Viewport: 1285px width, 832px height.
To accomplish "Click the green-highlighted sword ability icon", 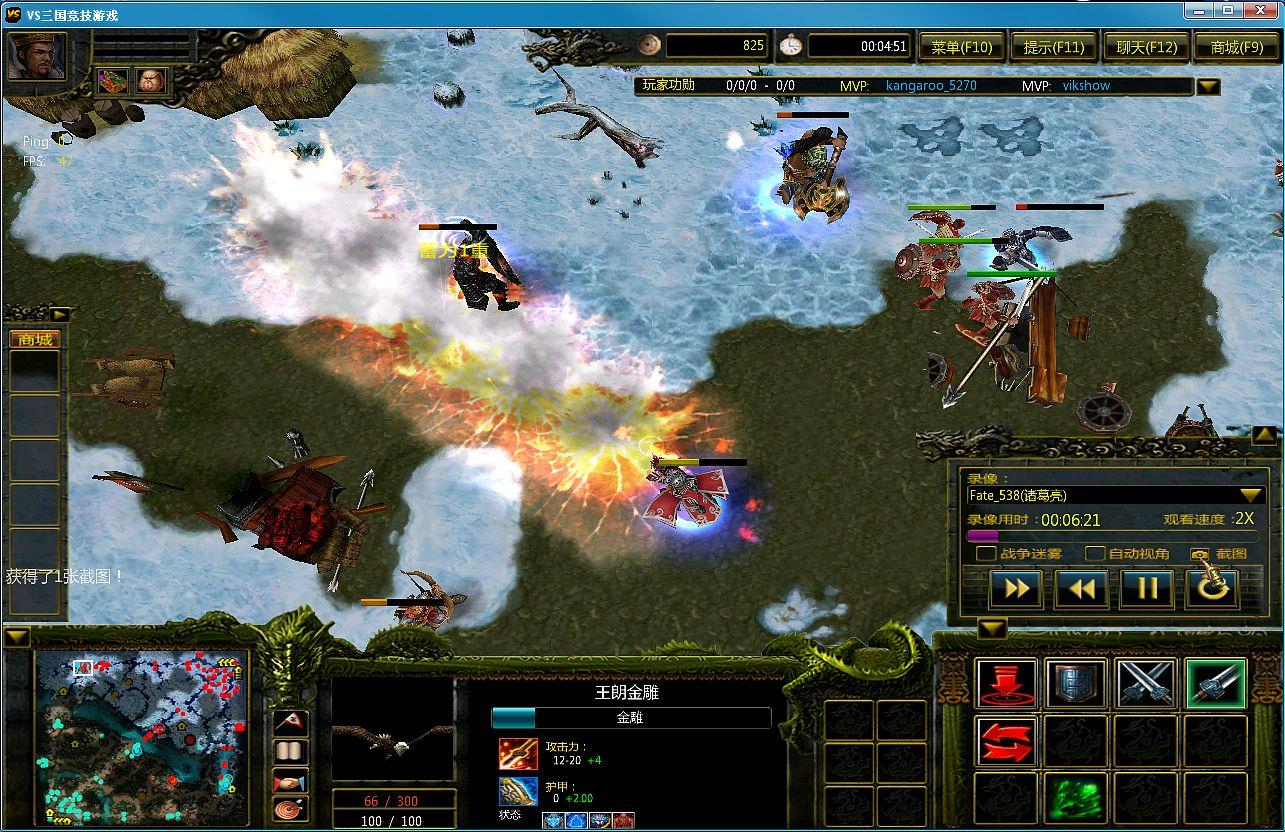I will [x=1215, y=683].
